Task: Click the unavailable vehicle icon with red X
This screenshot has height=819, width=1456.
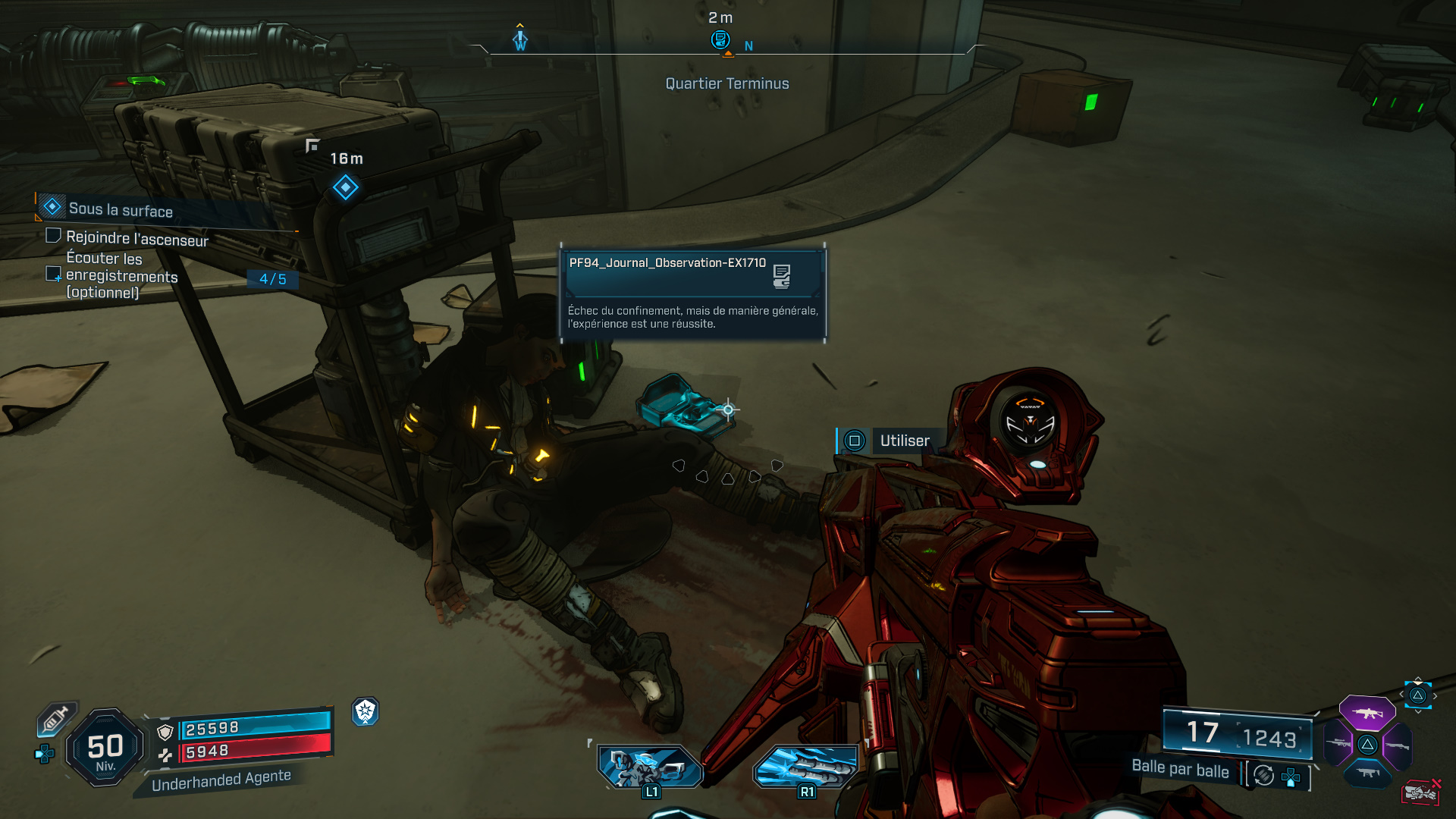Action: point(1420,792)
